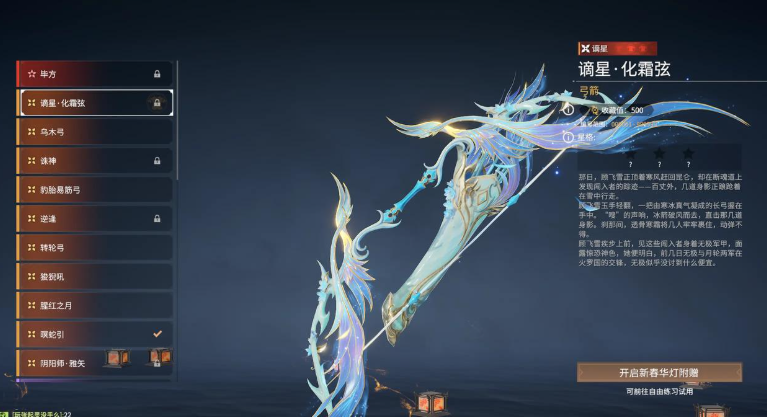Pick the 诛神 bow skin

[x=94, y=160]
